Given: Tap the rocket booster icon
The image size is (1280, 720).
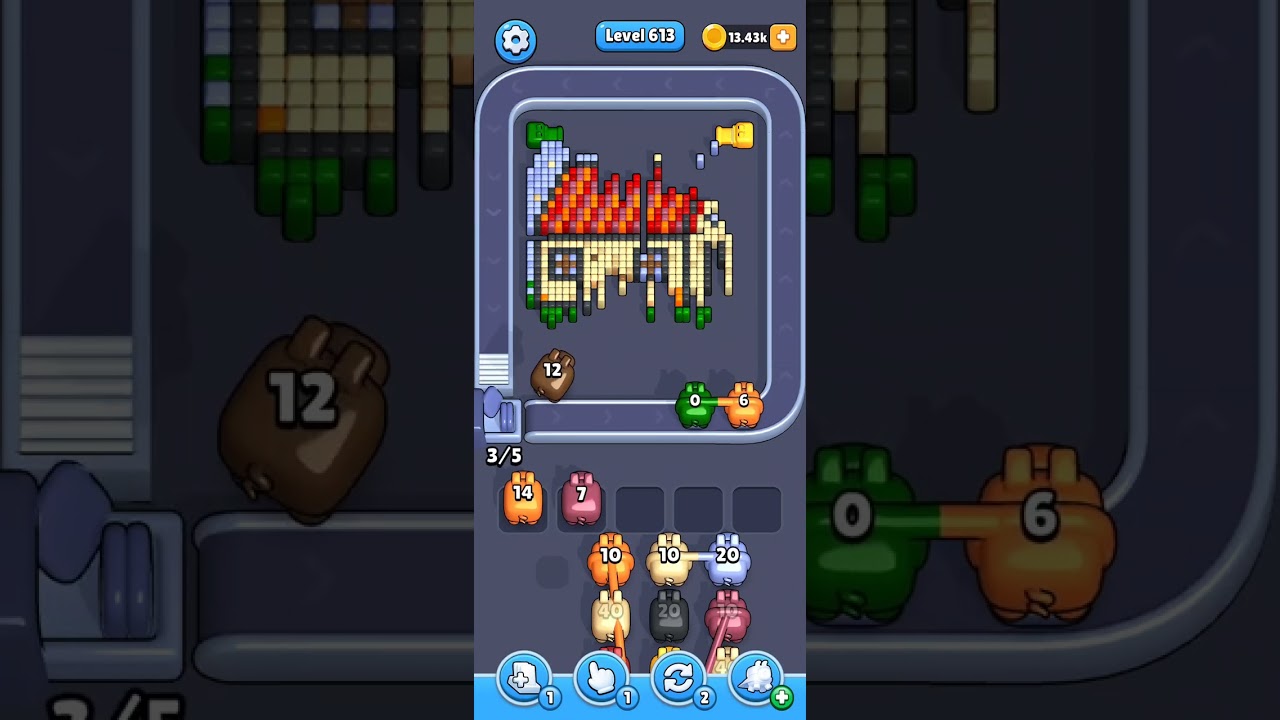Looking at the screenshot, I should tap(757, 679).
